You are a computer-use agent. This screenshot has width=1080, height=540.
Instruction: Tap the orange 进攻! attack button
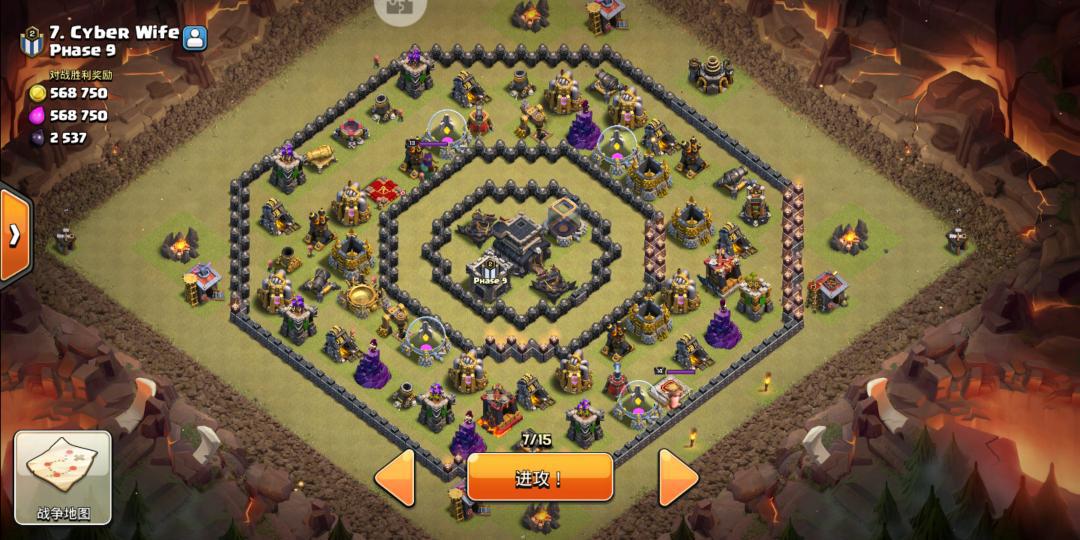point(539,477)
